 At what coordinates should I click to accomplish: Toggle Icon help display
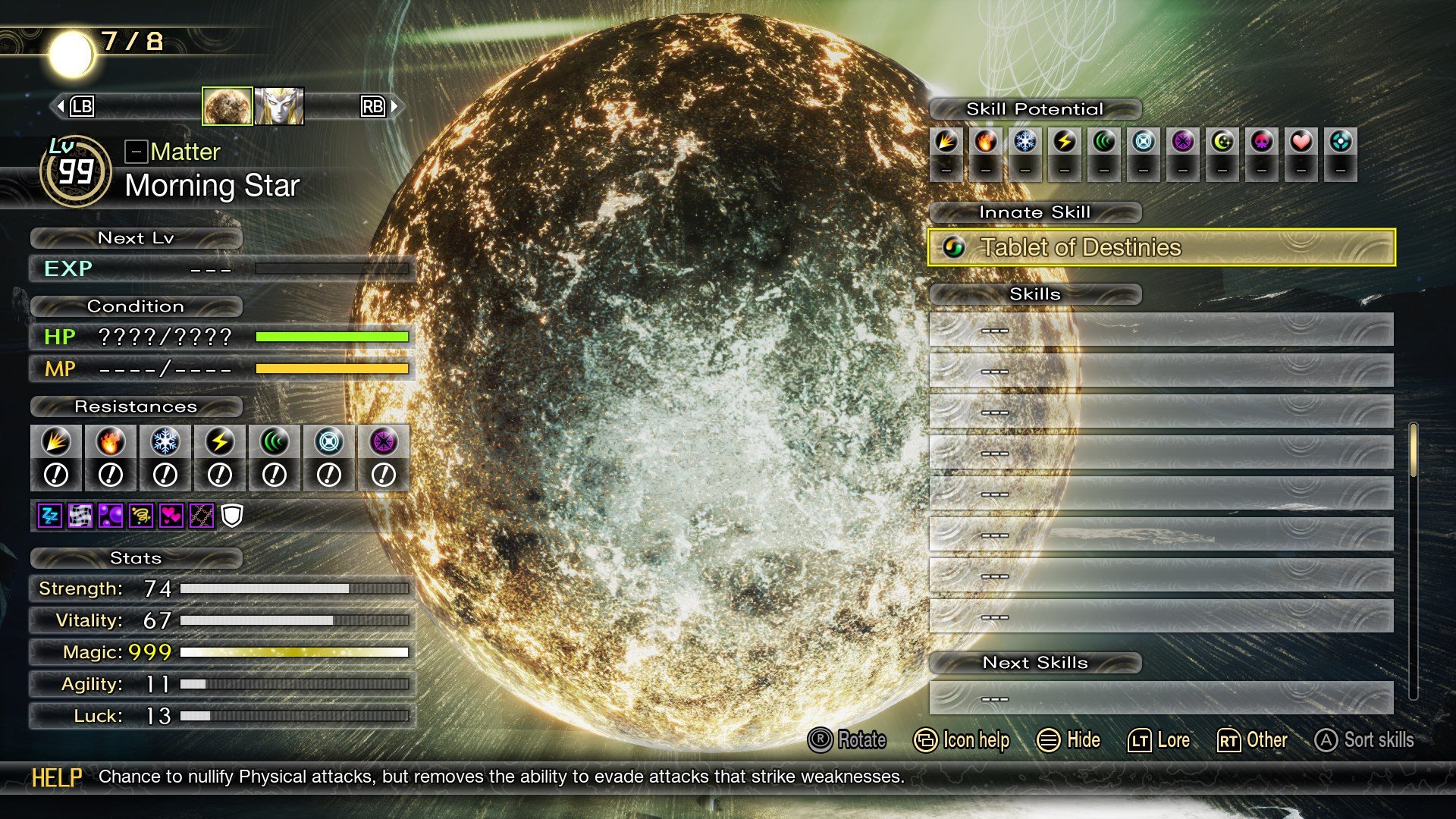tap(962, 740)
